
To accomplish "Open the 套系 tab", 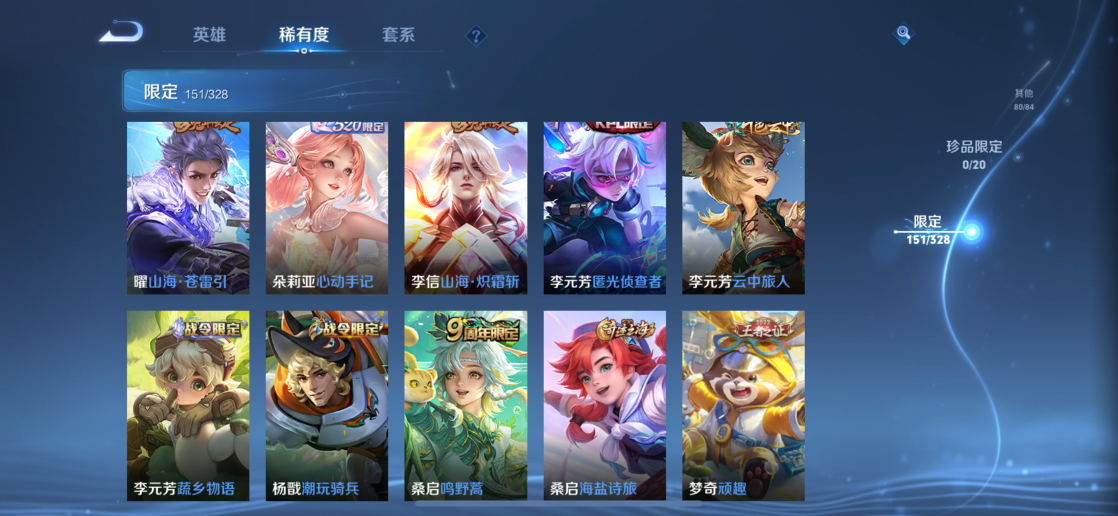I will point(398,35).
